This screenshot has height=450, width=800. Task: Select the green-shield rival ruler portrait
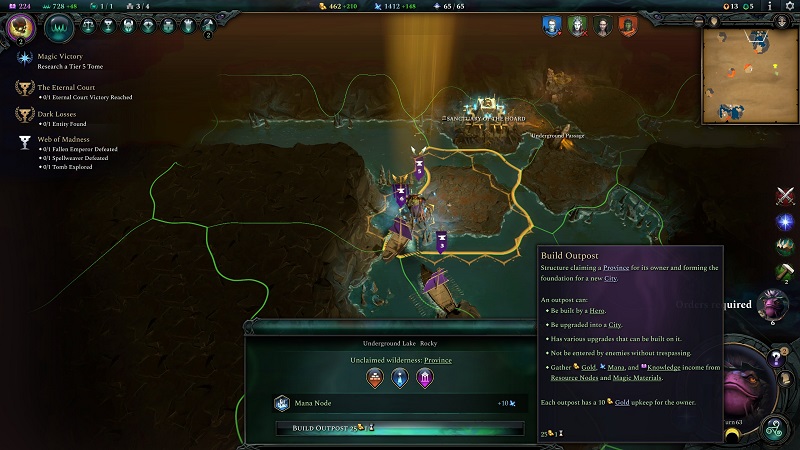click(x=576, y=25)
